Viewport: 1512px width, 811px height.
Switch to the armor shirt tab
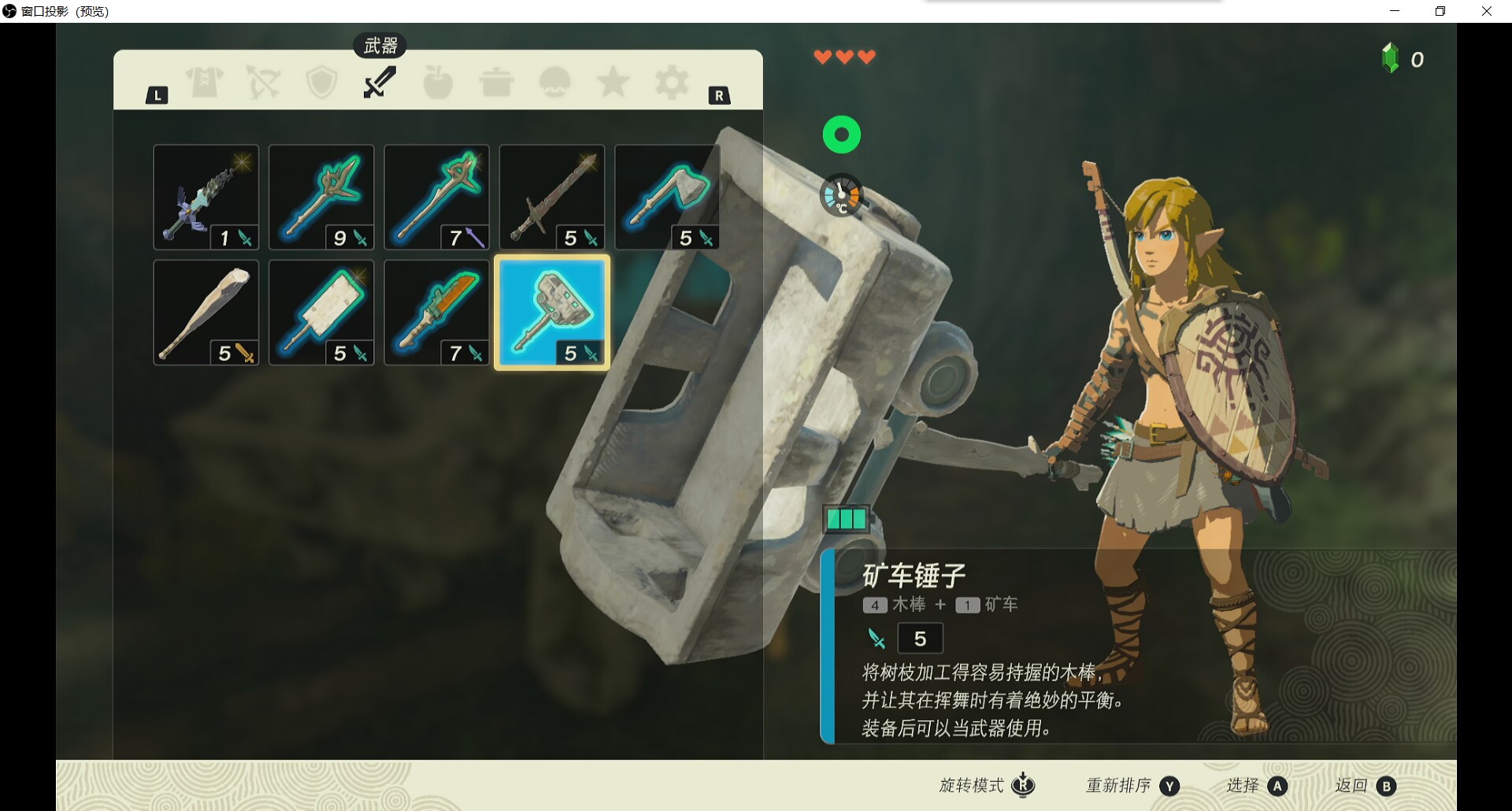[205, 82]
